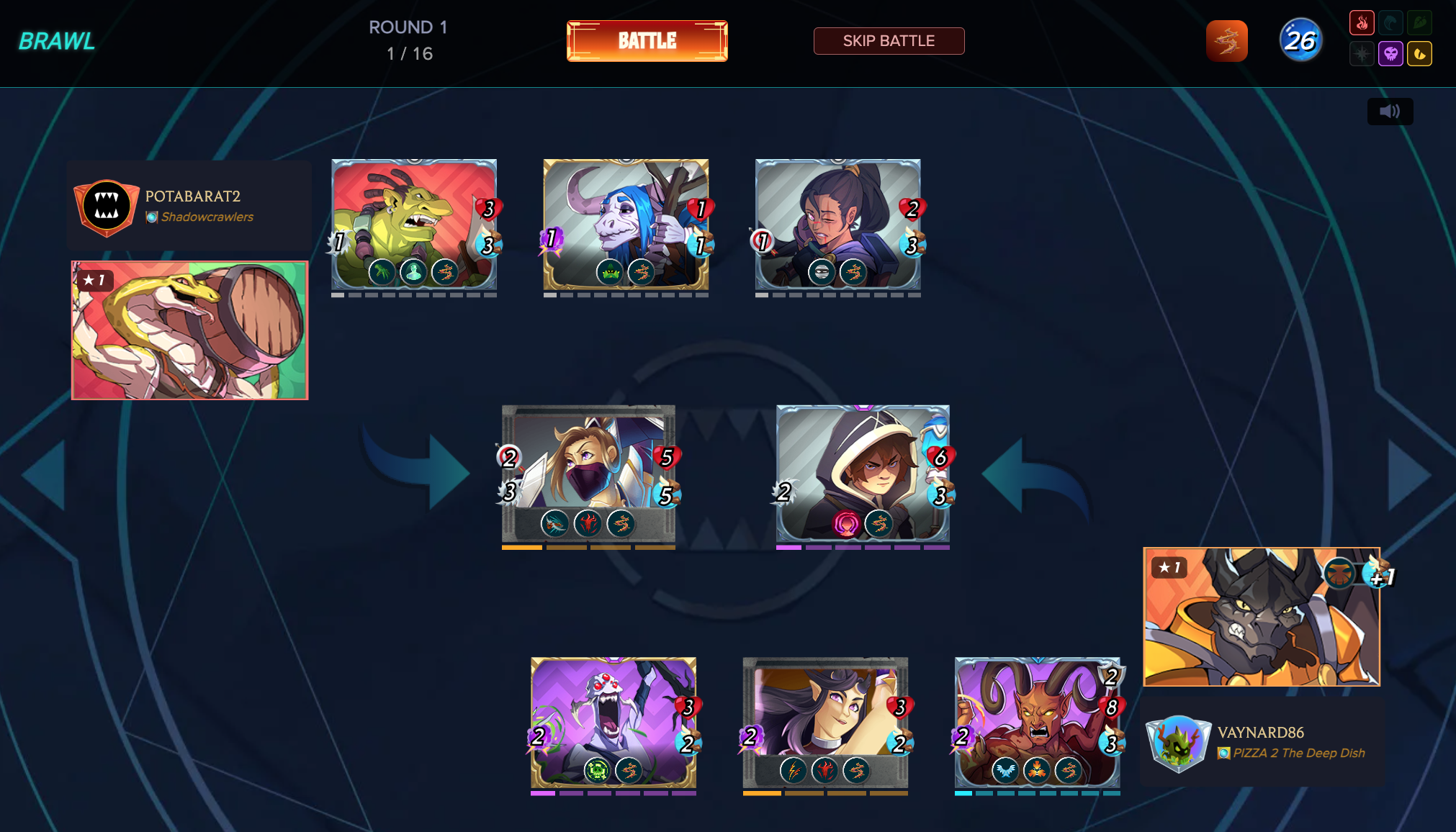Pick the masked armored knight card
This screenshot has height=832, width=1456.
click(x=588, y=474)
